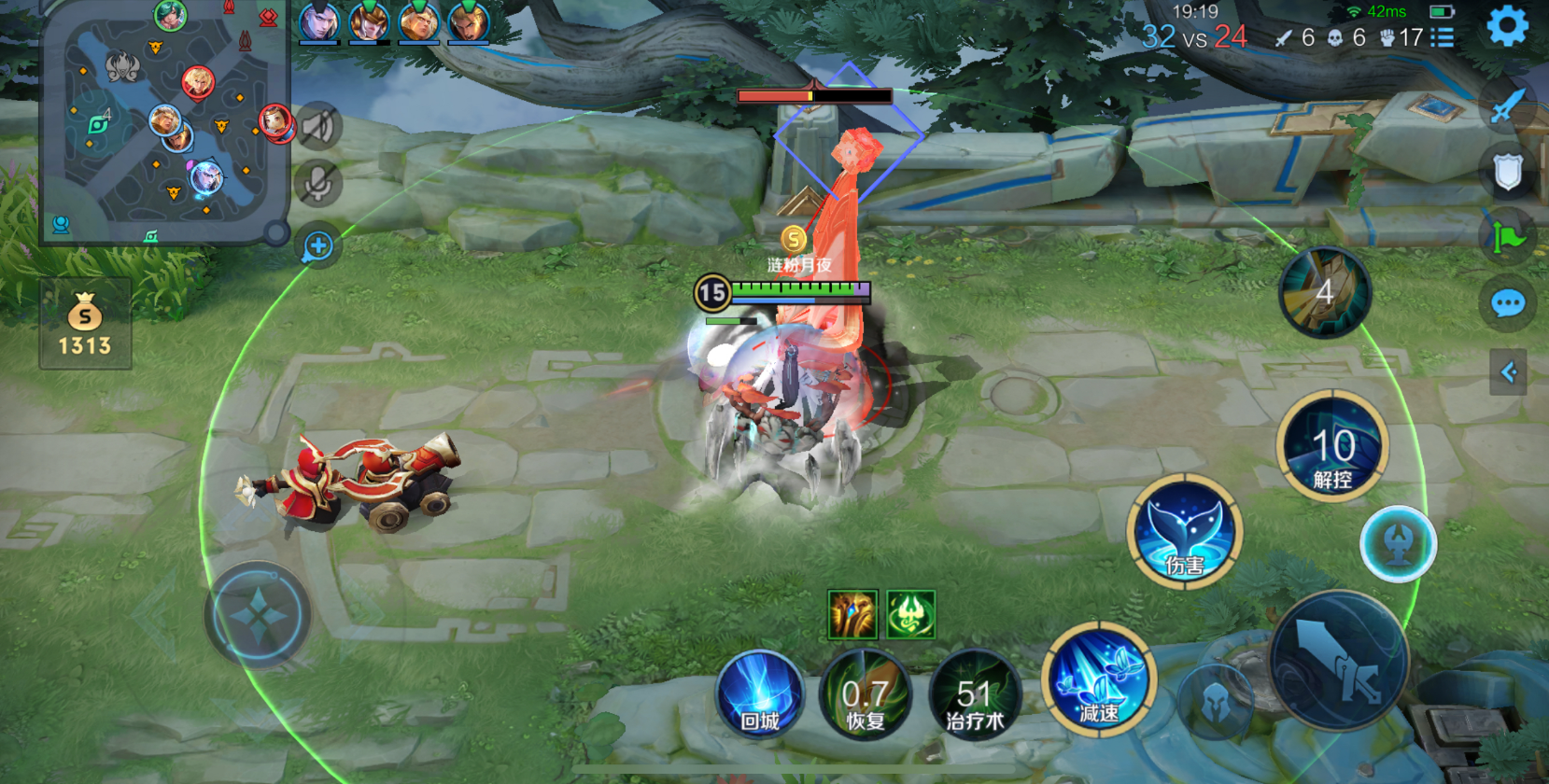Toggle the microphone button
Image resolution: width=1549 pixels, height=784 pixels.
click(317, 184)
